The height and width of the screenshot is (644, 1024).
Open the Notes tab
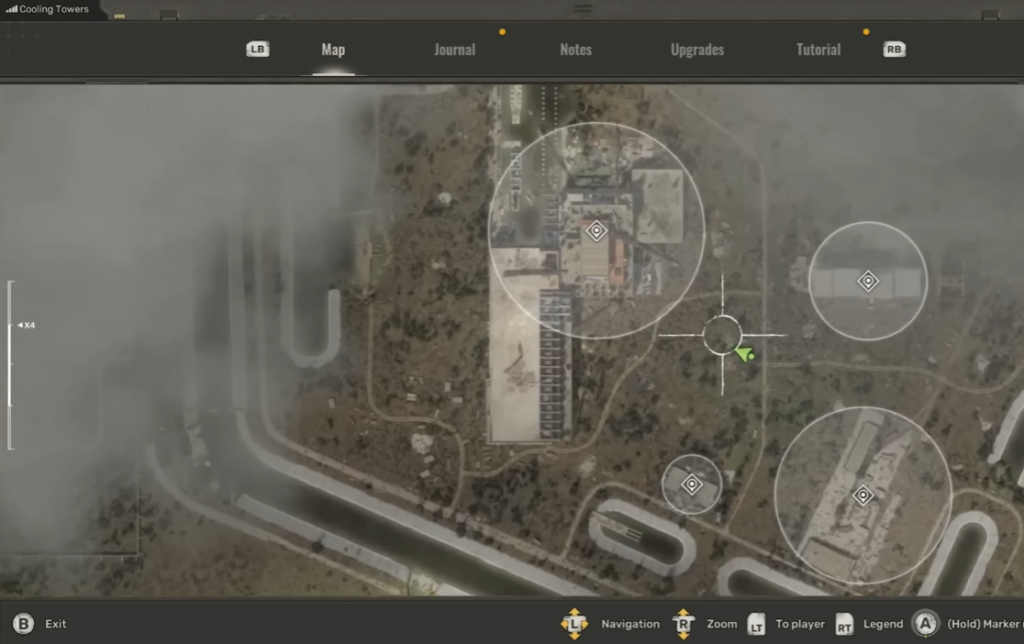point(576,50)
